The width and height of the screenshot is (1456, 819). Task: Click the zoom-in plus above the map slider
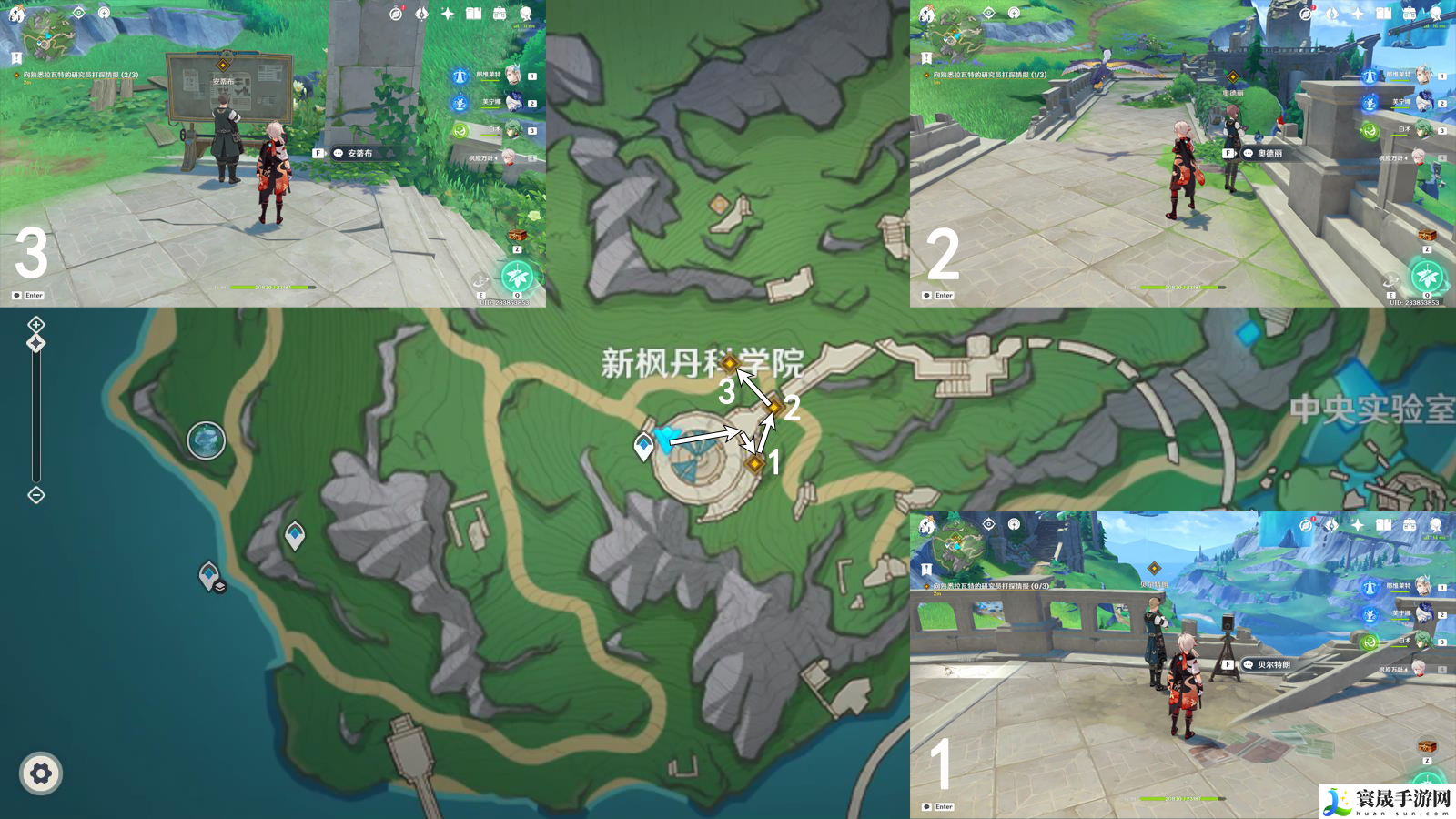click(x=35, y=325)
